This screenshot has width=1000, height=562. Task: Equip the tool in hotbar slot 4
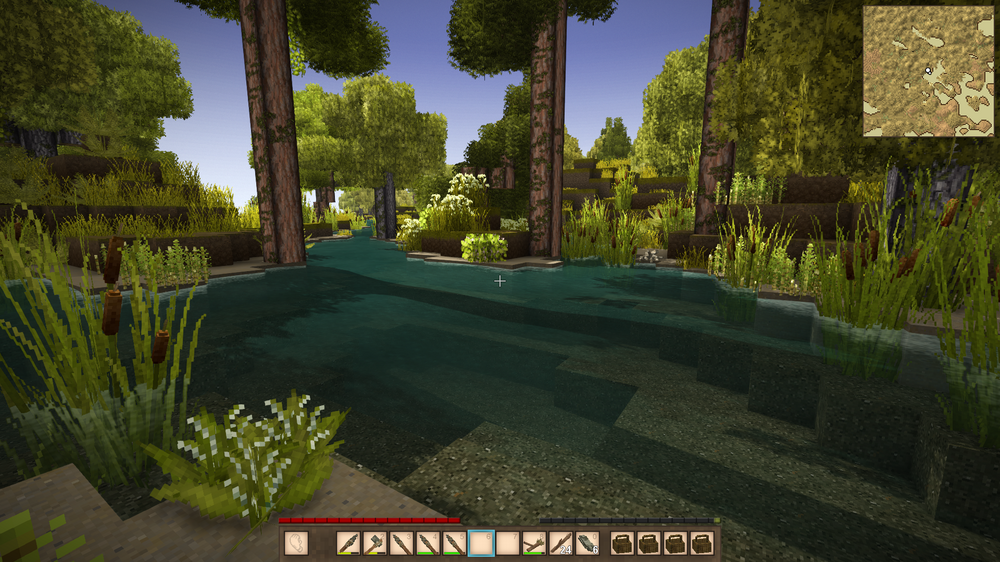pyautogui.click(x=428, y=543)
